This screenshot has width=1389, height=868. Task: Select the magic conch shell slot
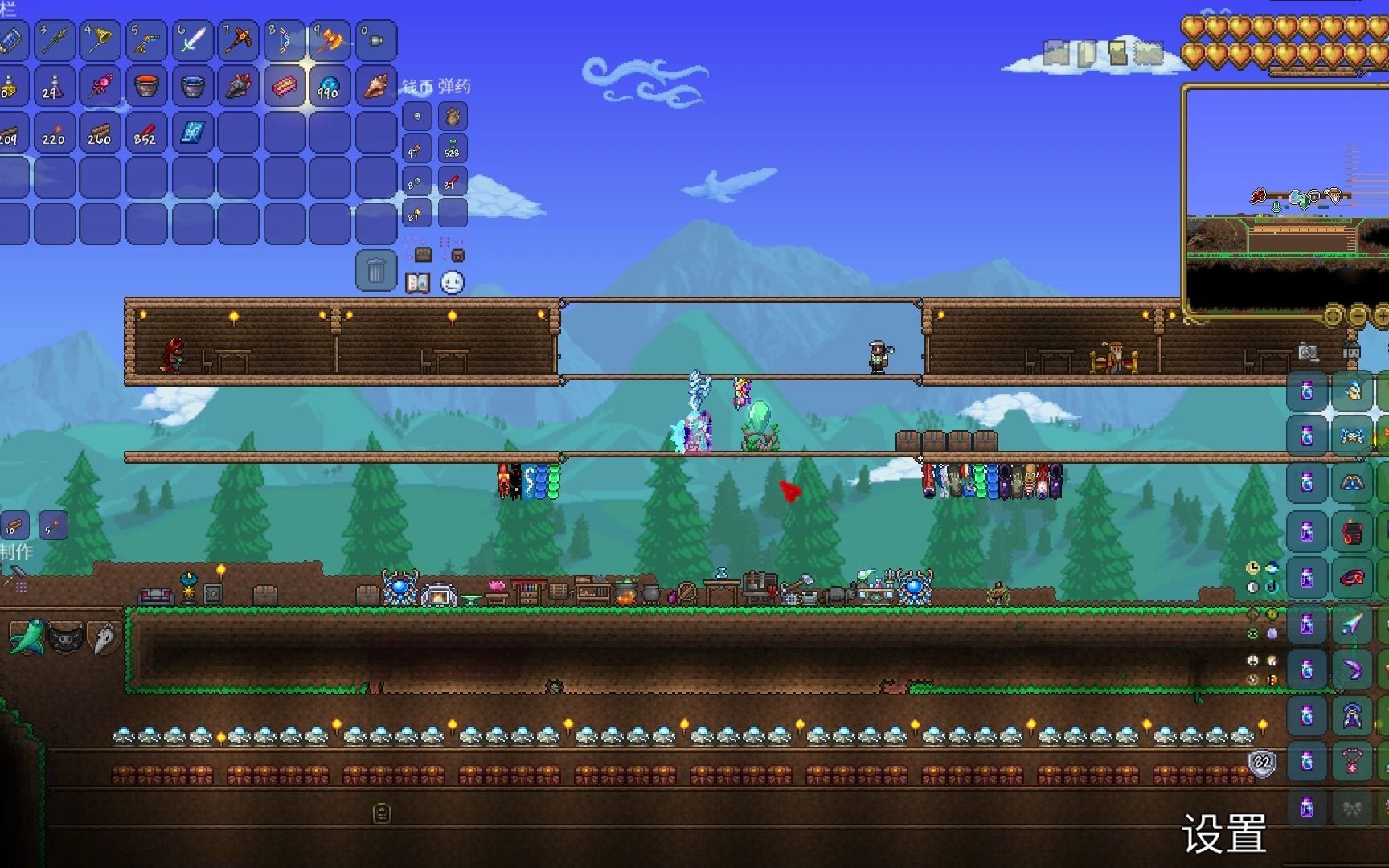click(375, 86)
